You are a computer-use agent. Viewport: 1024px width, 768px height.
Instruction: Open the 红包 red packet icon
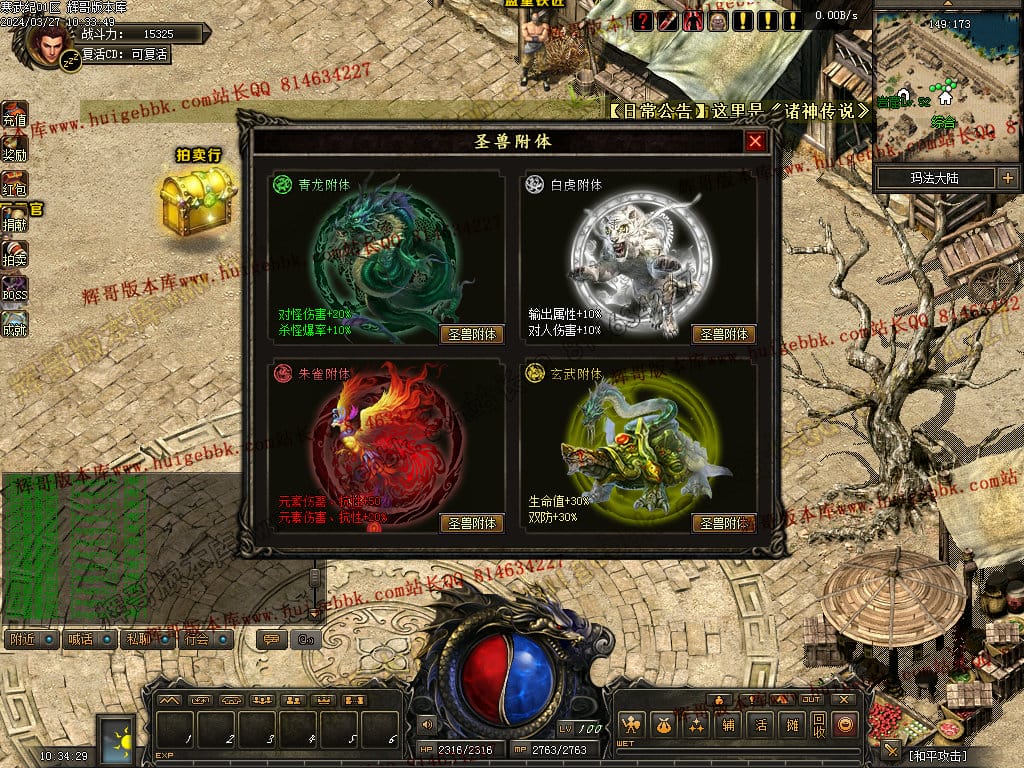(15, 184)
